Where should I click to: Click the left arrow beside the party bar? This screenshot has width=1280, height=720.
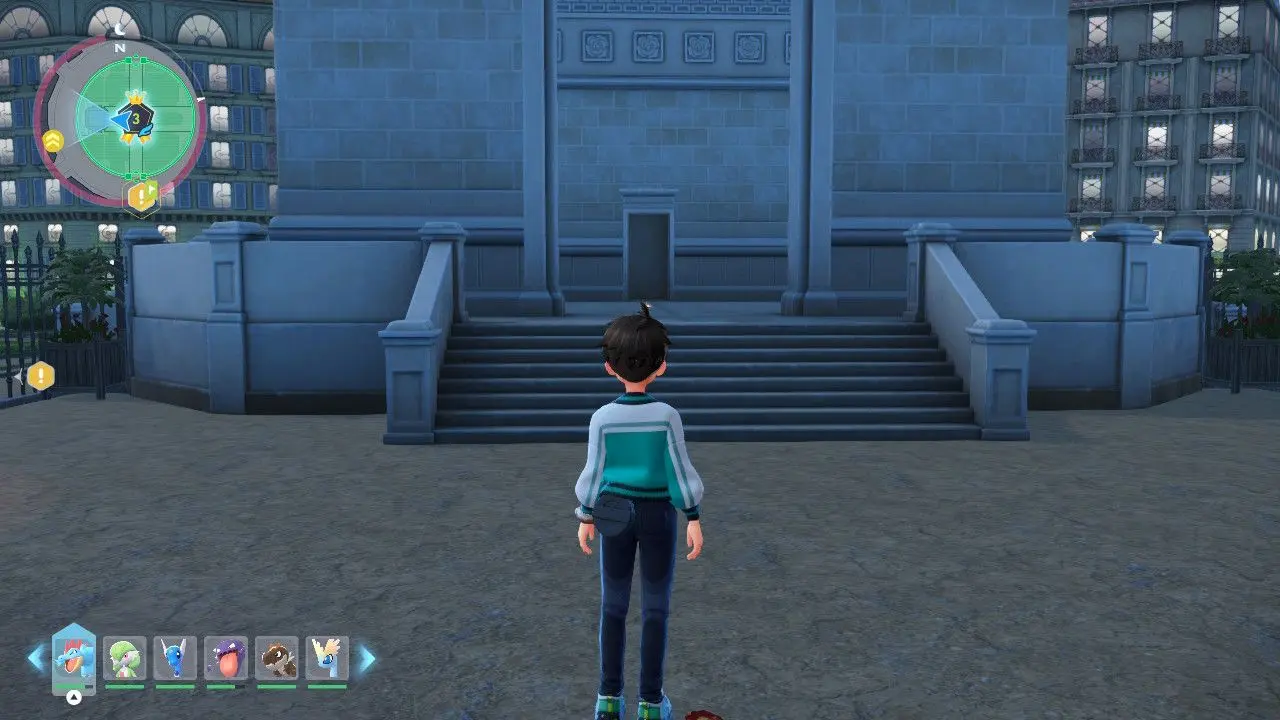(36, 658)
